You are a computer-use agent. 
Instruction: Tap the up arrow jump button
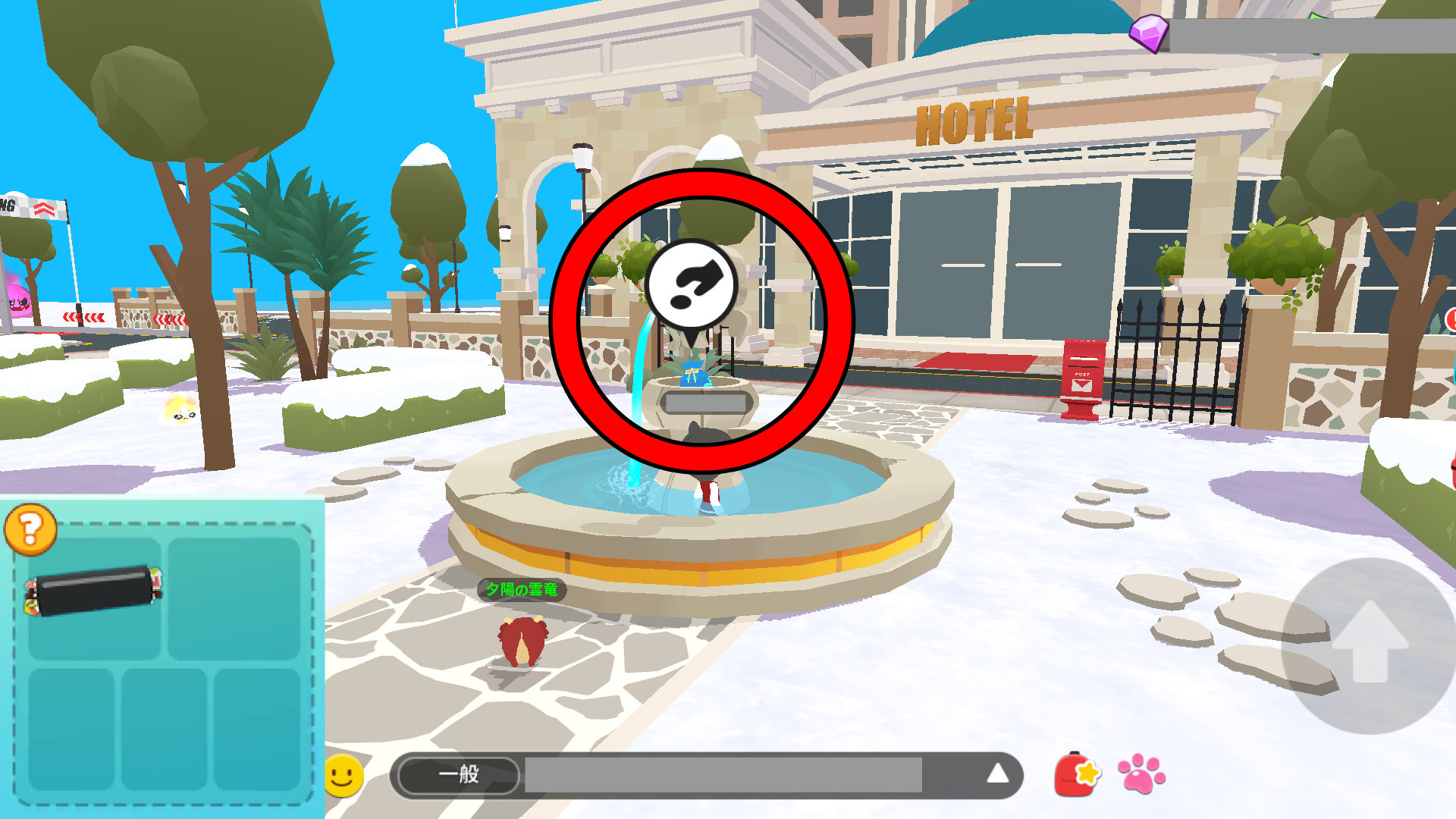(1370, 643)
